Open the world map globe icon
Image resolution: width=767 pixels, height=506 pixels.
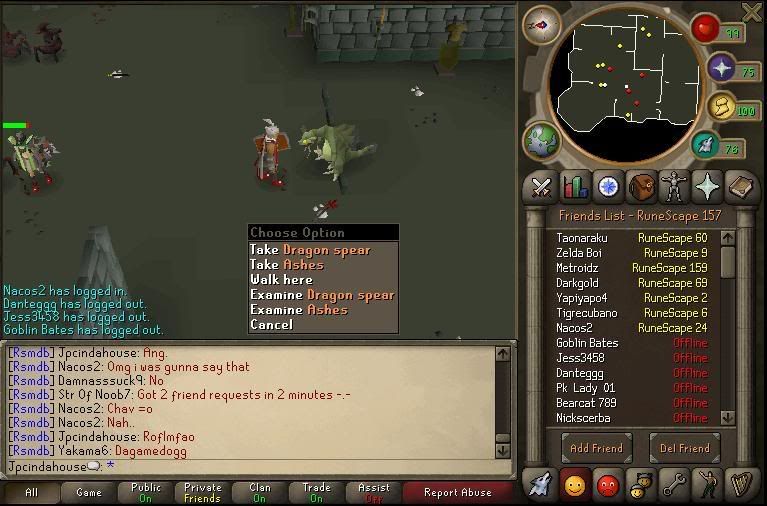[x=541, y=140]
